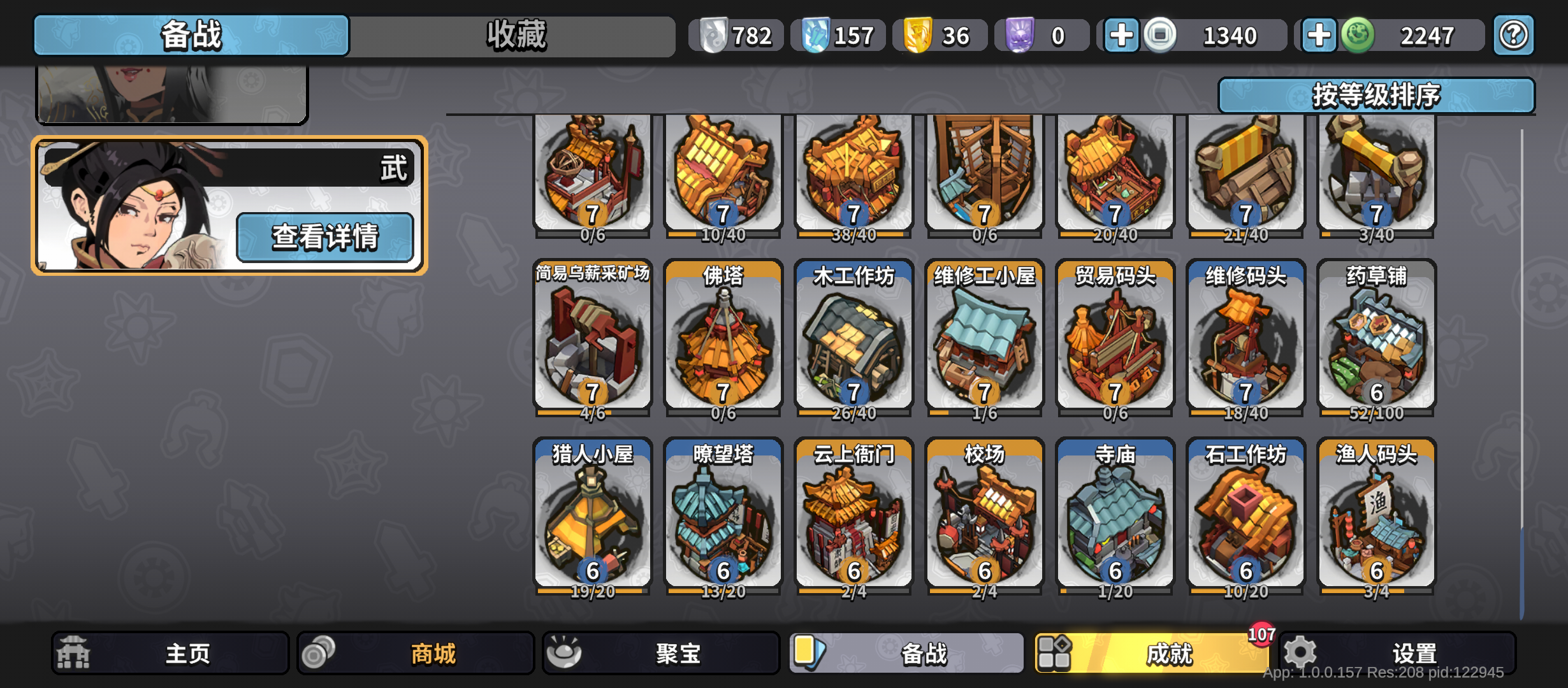Open the help question mark icon
The height and width of the screenshot is (688, 1568).
point(1513,35)
